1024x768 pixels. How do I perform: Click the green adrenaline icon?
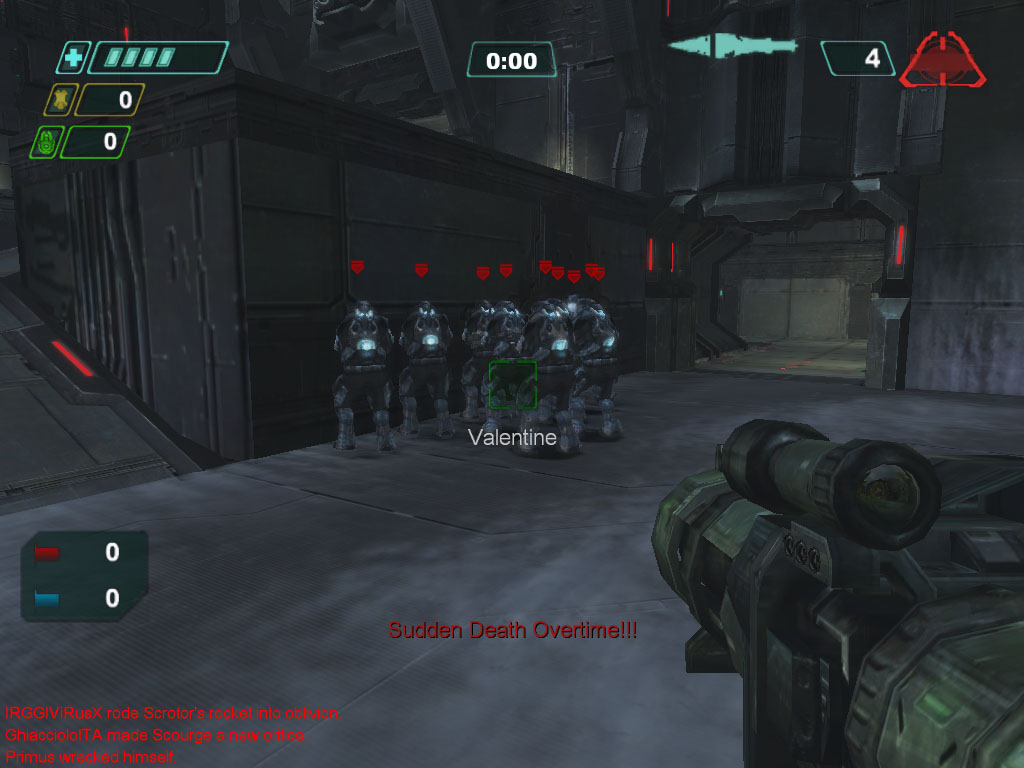(x=44, y=142)
